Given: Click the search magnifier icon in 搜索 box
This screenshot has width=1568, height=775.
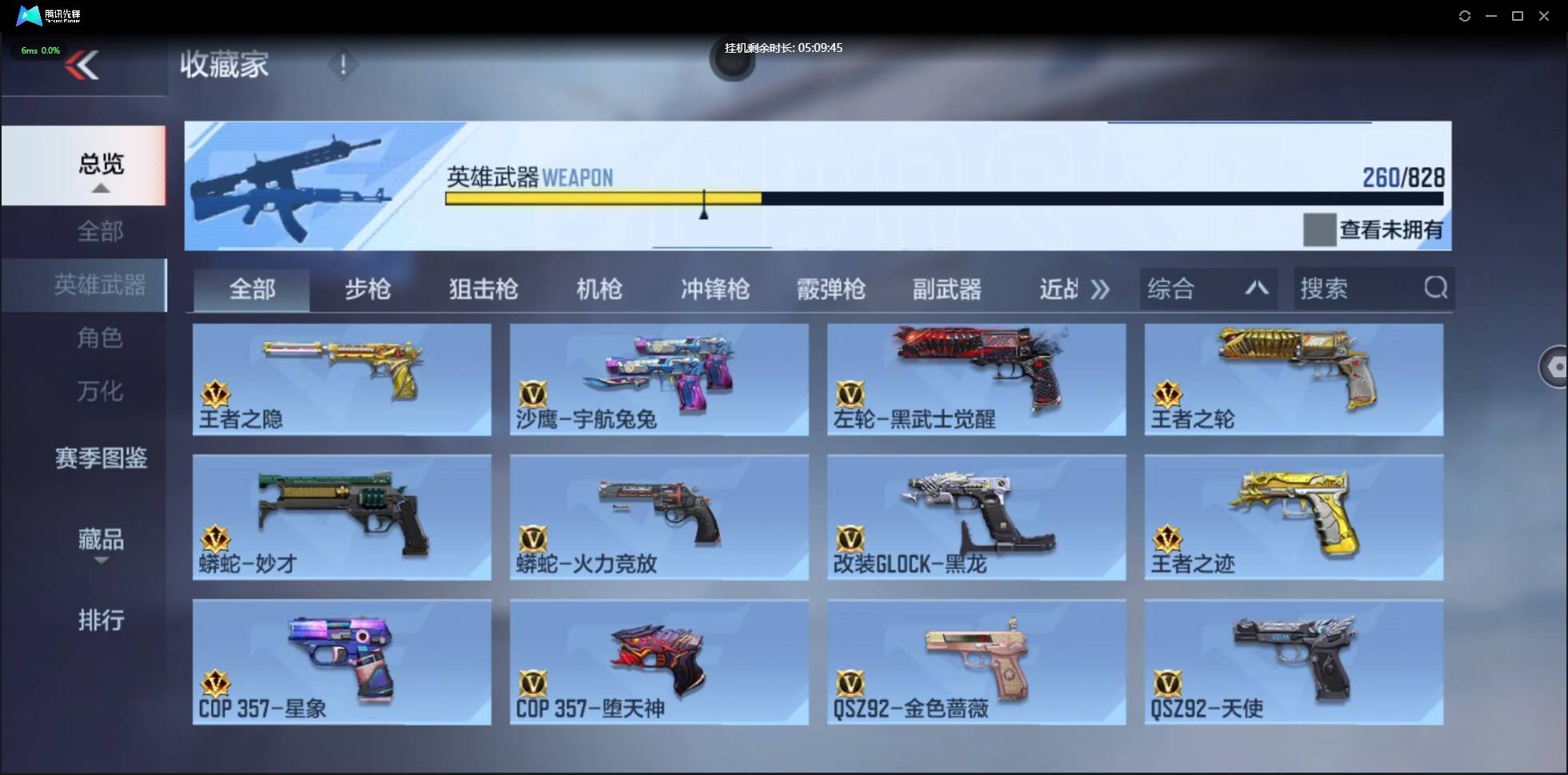Looking at the screenshot, I should pyautogui.click(x=1436, y=288).
